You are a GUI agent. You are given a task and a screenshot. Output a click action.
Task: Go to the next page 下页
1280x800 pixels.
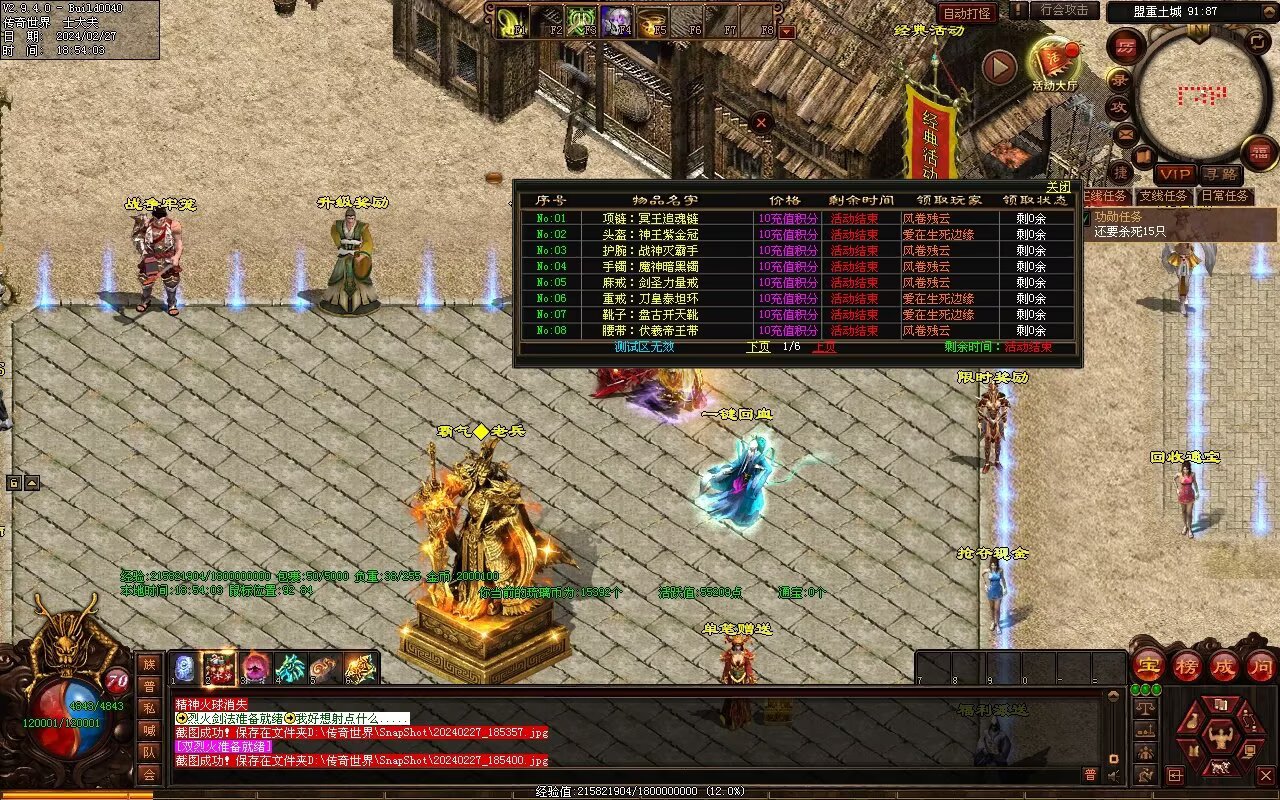pos(758,347)
